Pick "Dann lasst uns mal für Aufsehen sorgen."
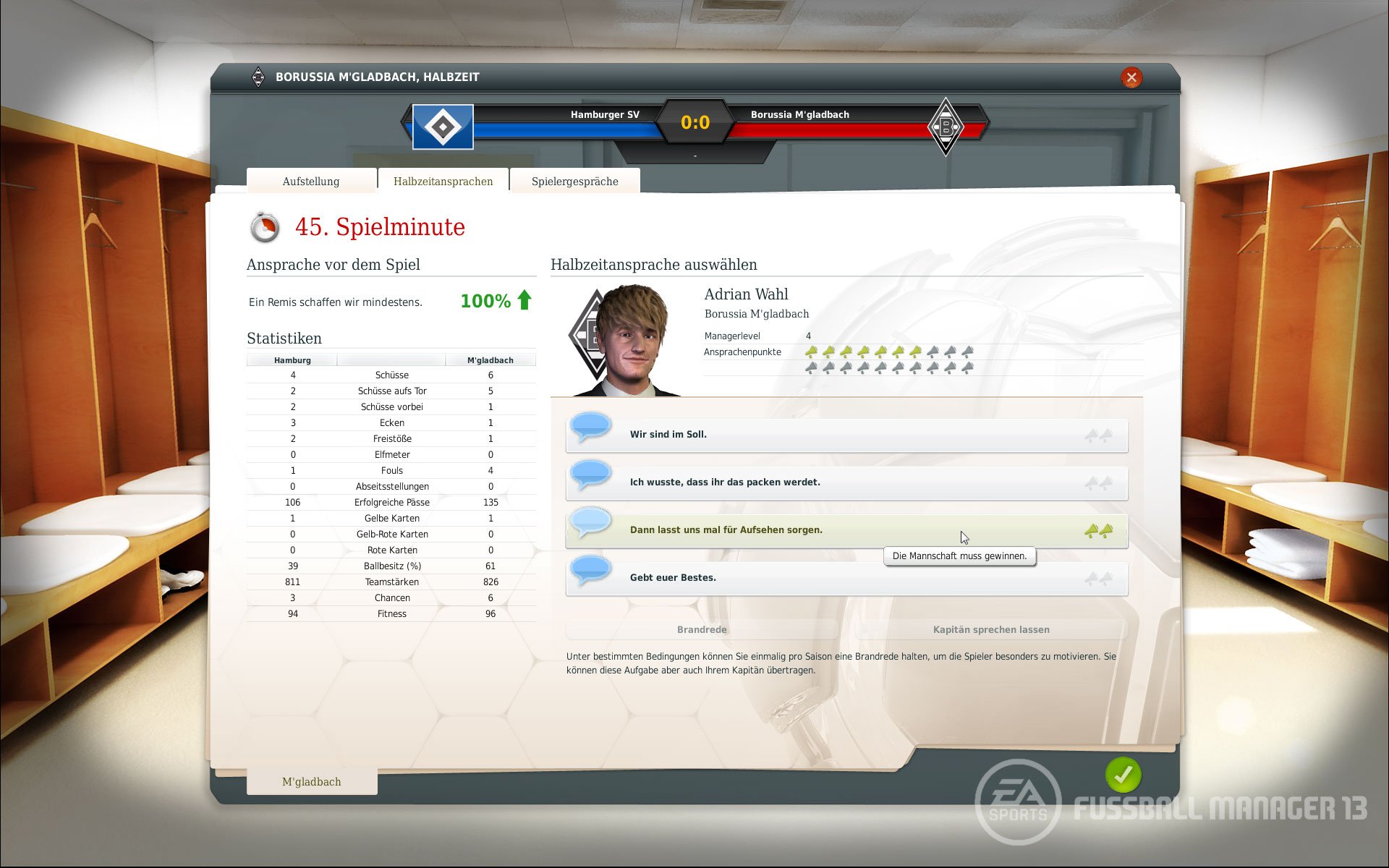Viewport: 1389px width, 868px height. 846,530
